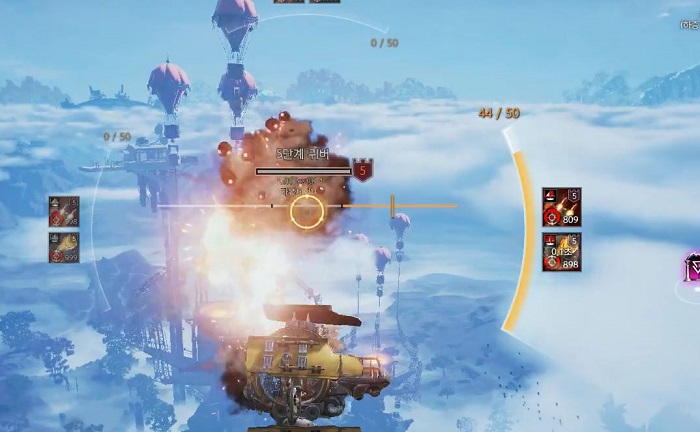Click the magenta icon at the screen edge
The height and width of the screenshot is (432, 700).
692,268
